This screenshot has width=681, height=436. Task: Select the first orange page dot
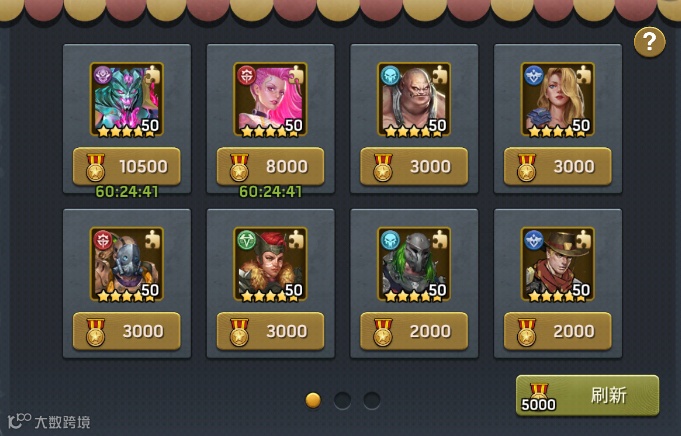pyautogui.click(x=313, y=400)
